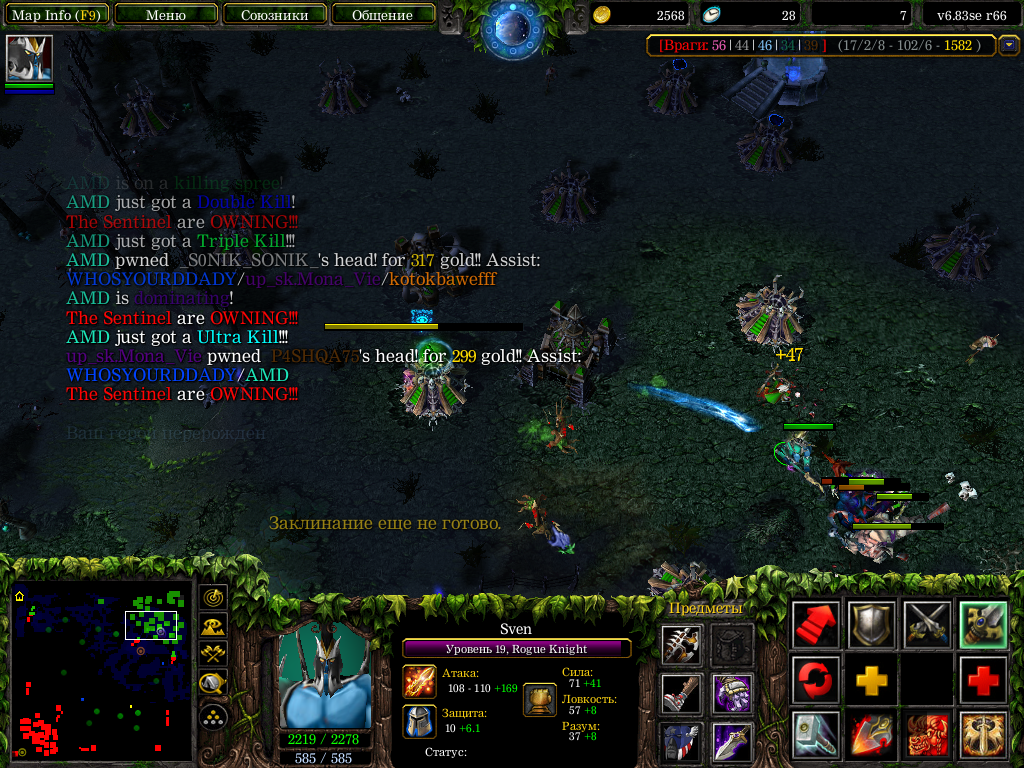Image resolution: width=1024 pixels, height=768 pixels.
Task: Toggle ally color mode with crossed axes button
Action: [213, 655]
